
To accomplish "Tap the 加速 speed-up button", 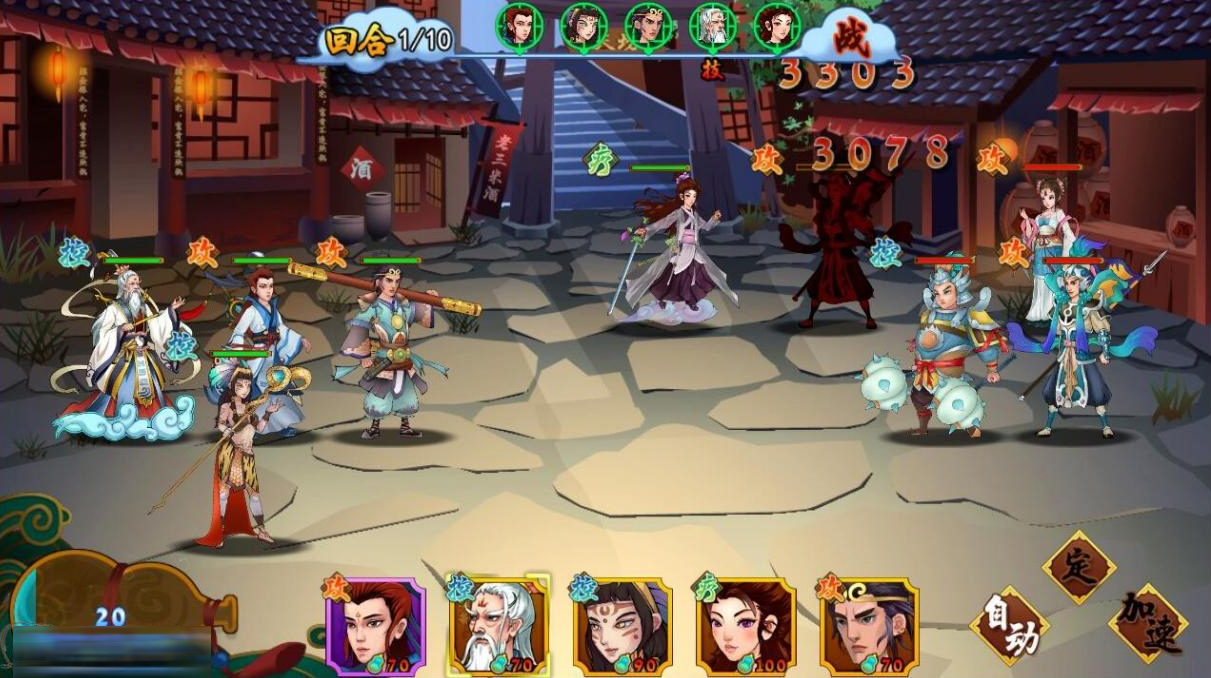I will (1148, 624).
